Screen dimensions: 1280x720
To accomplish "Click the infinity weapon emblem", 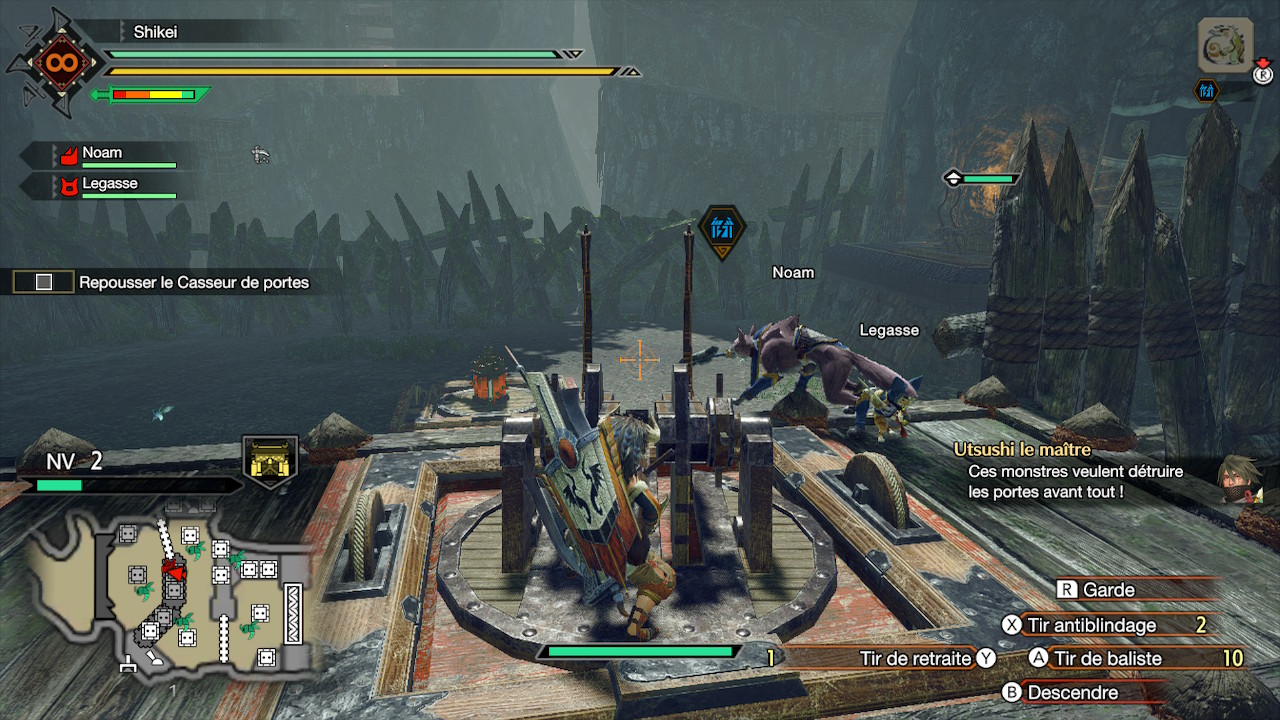I will [54, 64].
